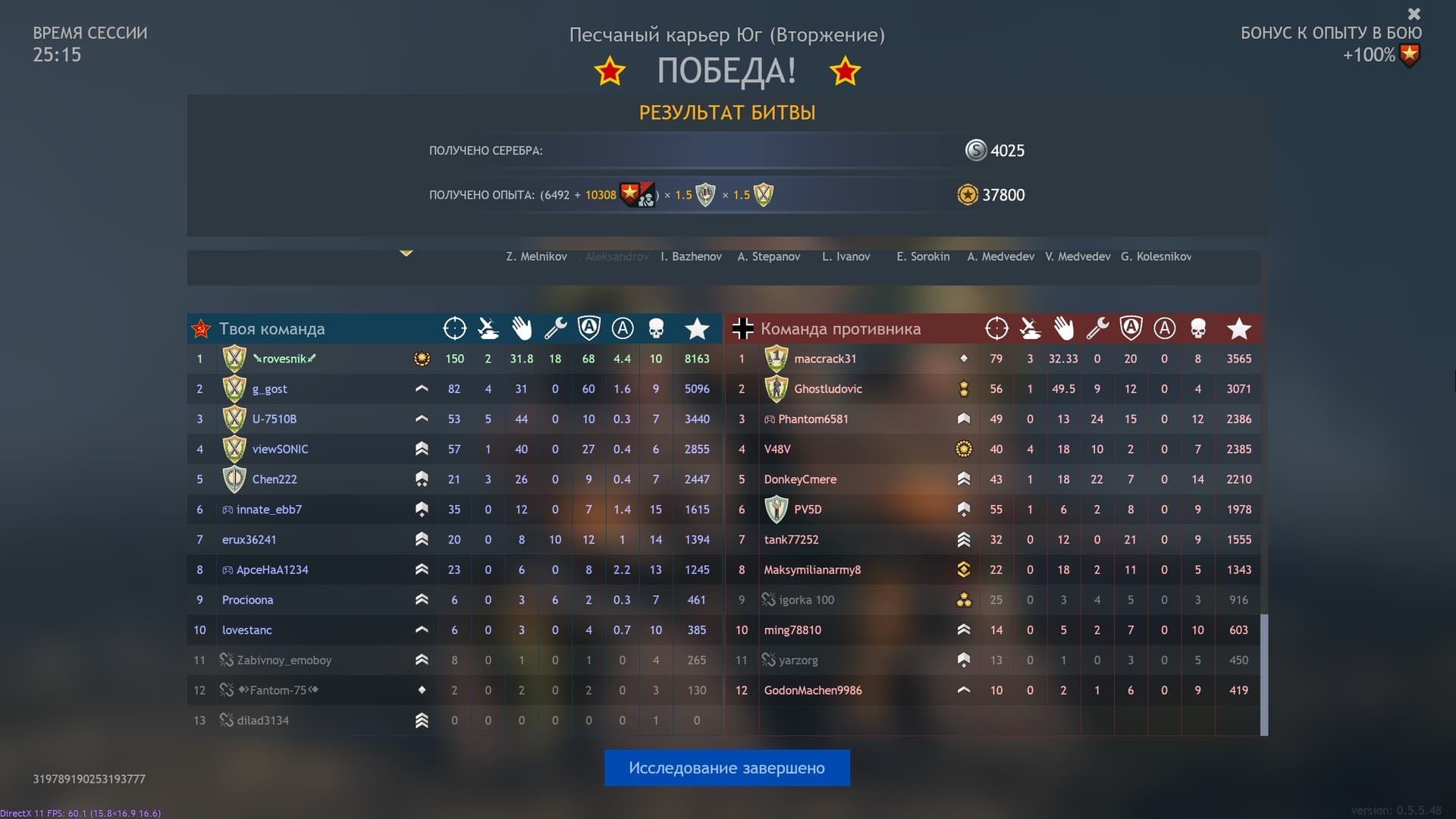Click the +100% battle bonus medal icon

[x=1410, y=55]
